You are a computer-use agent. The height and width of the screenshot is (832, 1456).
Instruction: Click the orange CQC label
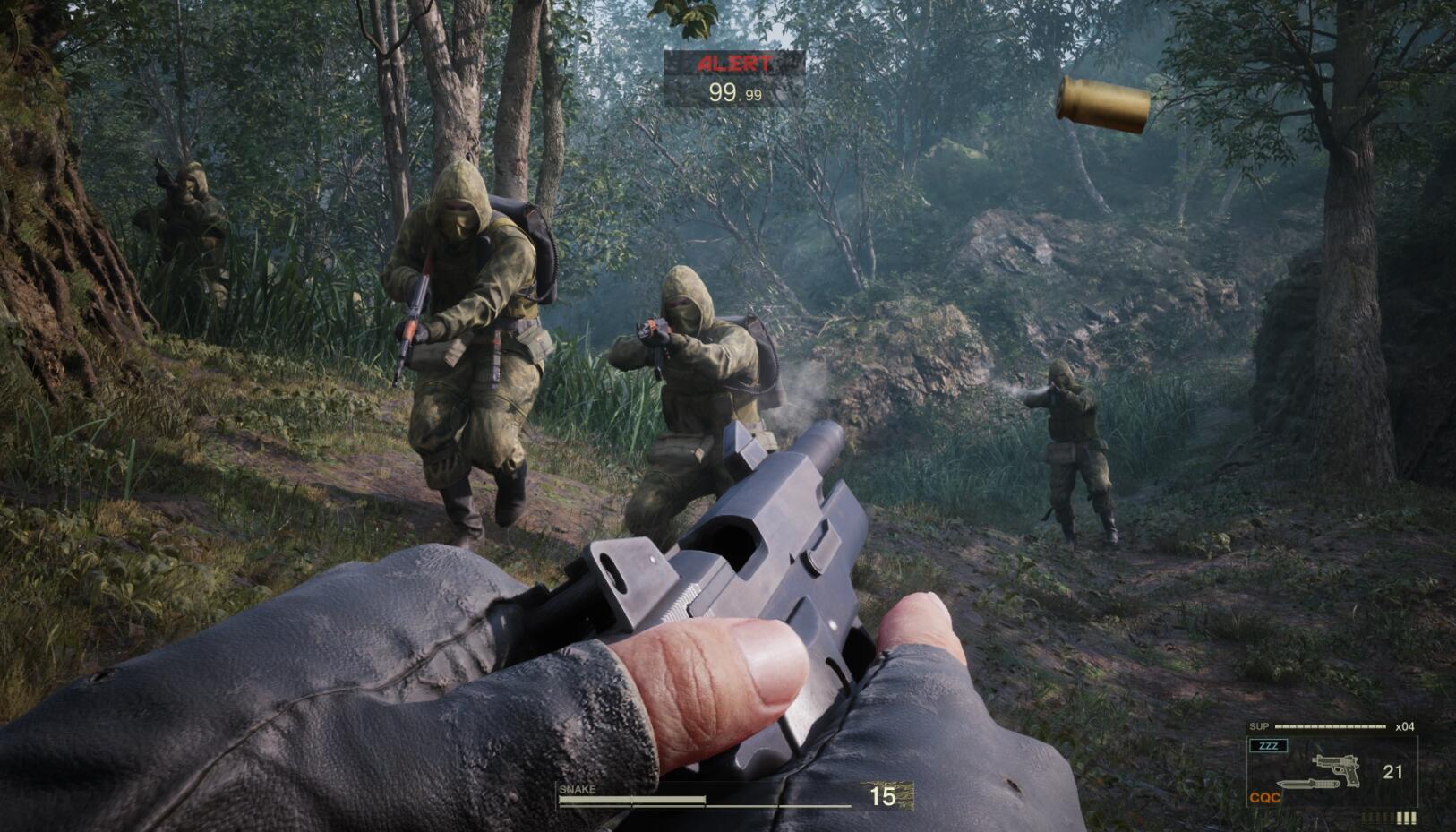[x=1264, y=797]
